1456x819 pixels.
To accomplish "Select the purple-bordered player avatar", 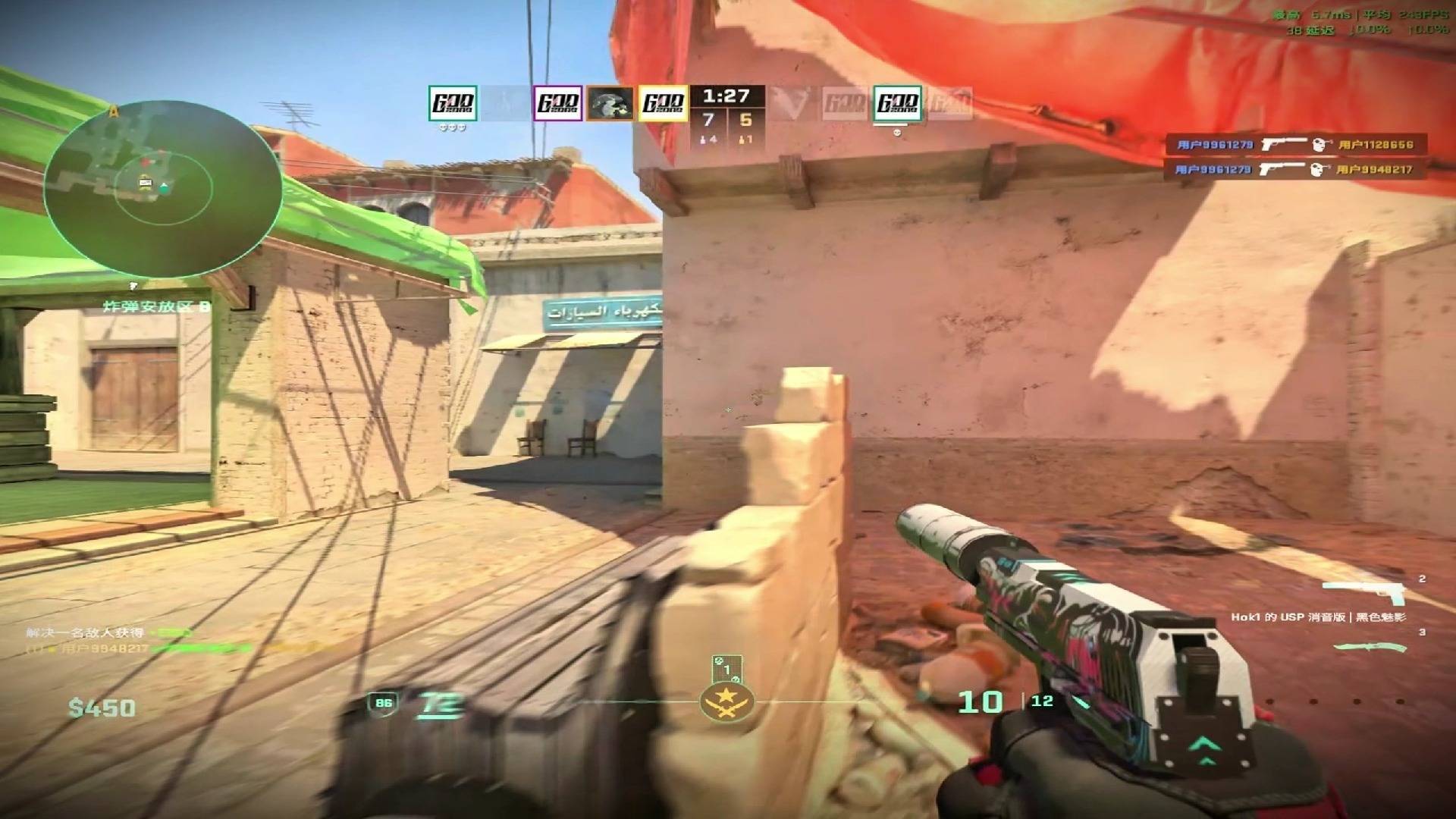I will 557,103.
